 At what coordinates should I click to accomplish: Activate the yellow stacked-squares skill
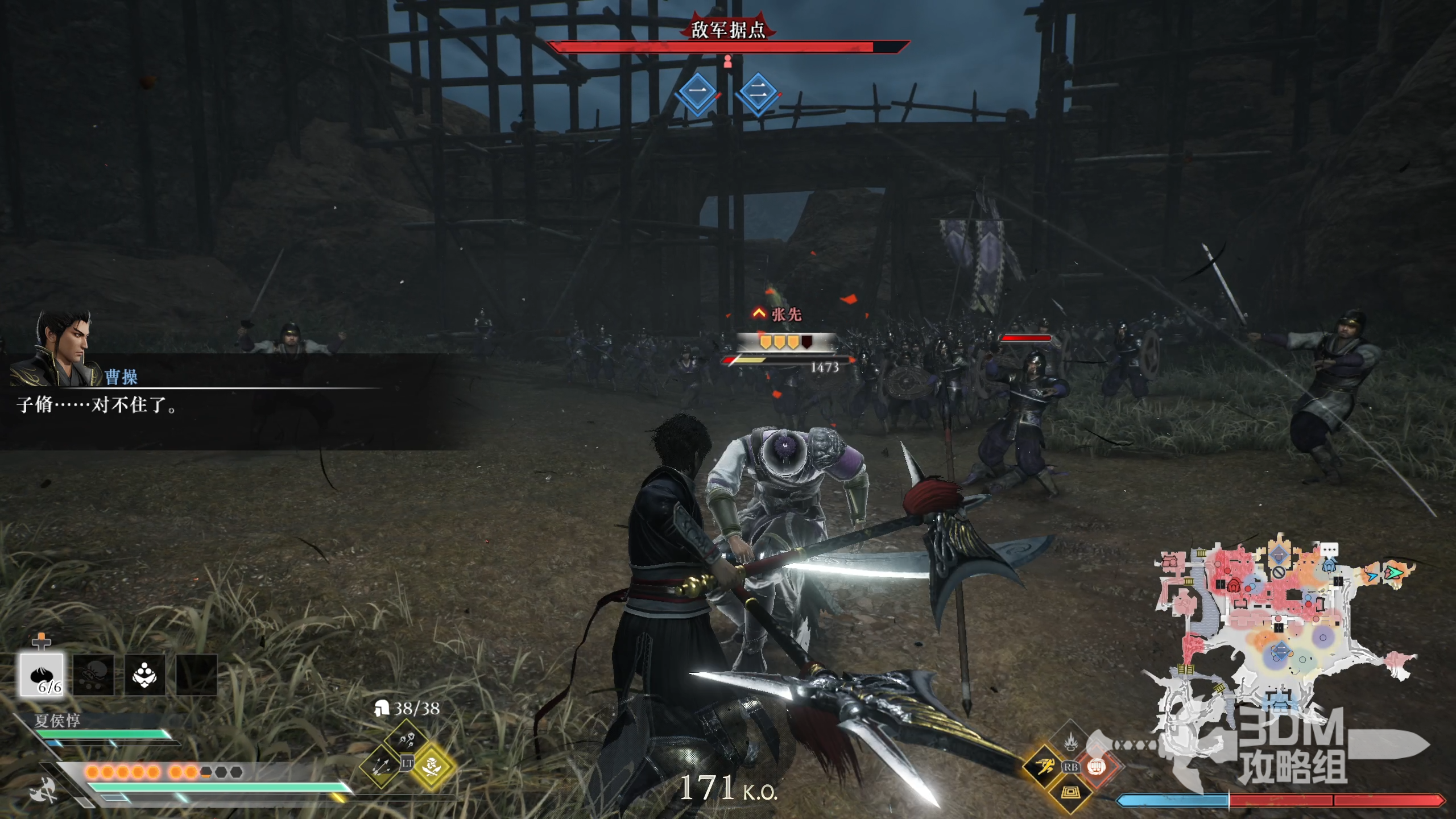click(1070, 792)
